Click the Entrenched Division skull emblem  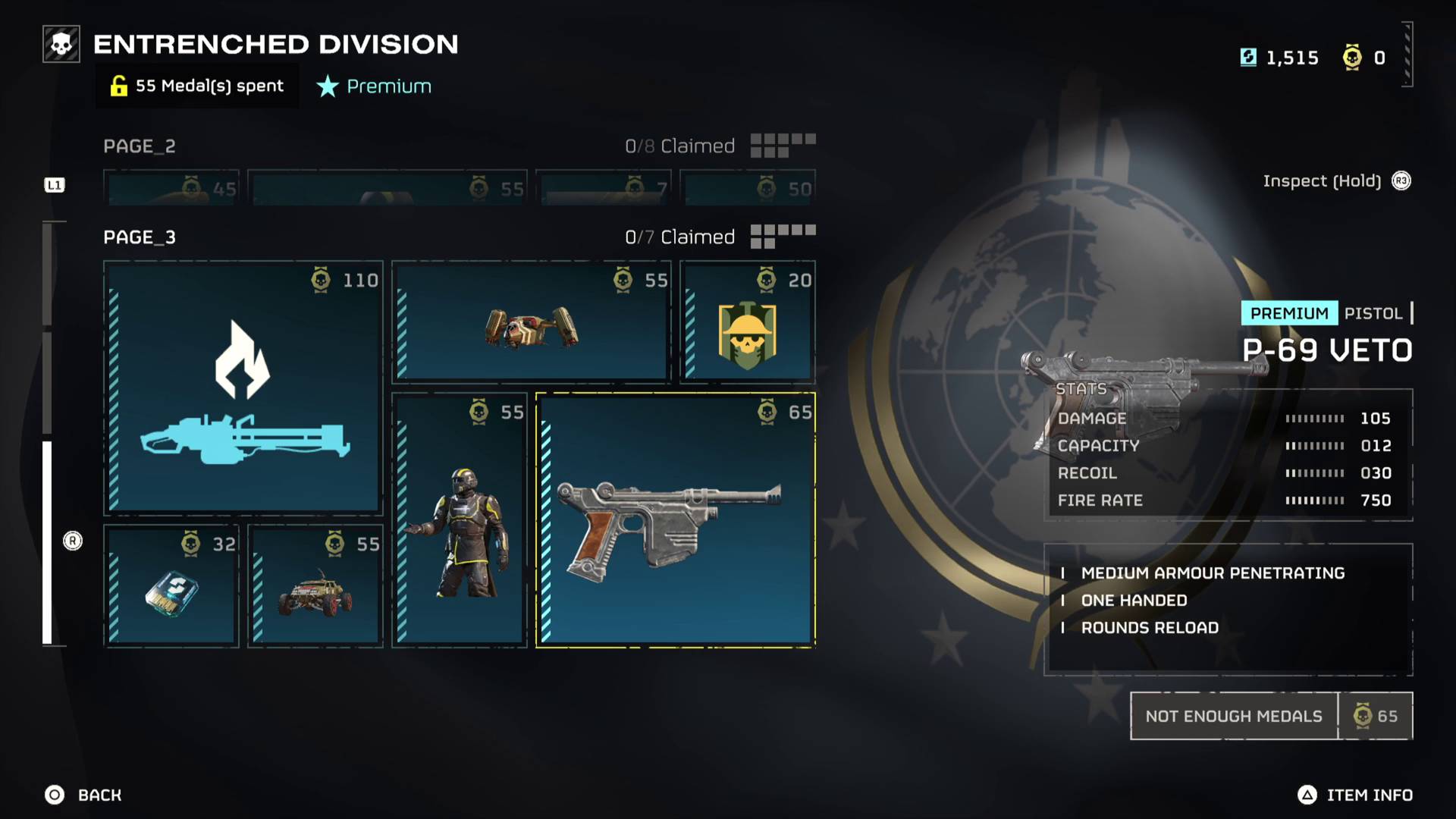pyautogui.click(x=61, y=43)
